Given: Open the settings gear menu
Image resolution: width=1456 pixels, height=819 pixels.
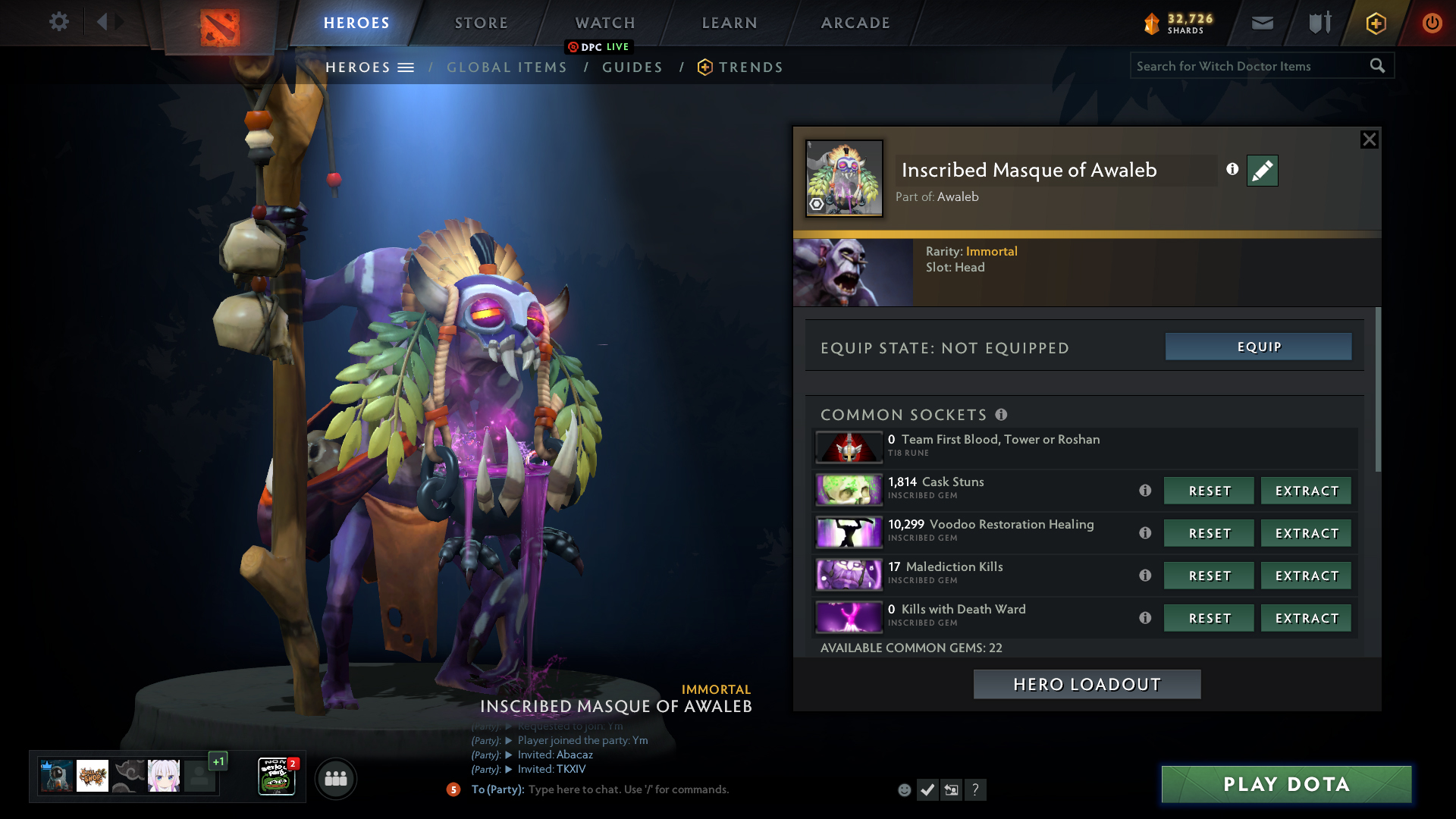Looking at the screenshot, I should (59, 22).
